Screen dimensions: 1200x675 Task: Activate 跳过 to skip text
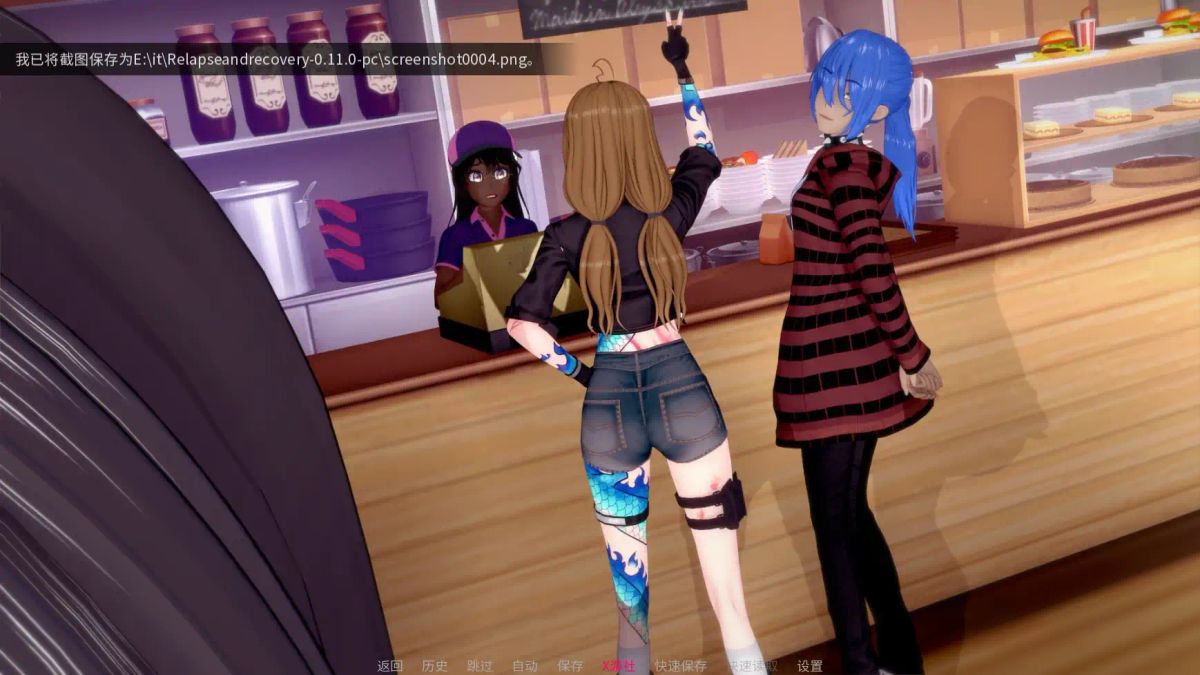tap(480, 666)
